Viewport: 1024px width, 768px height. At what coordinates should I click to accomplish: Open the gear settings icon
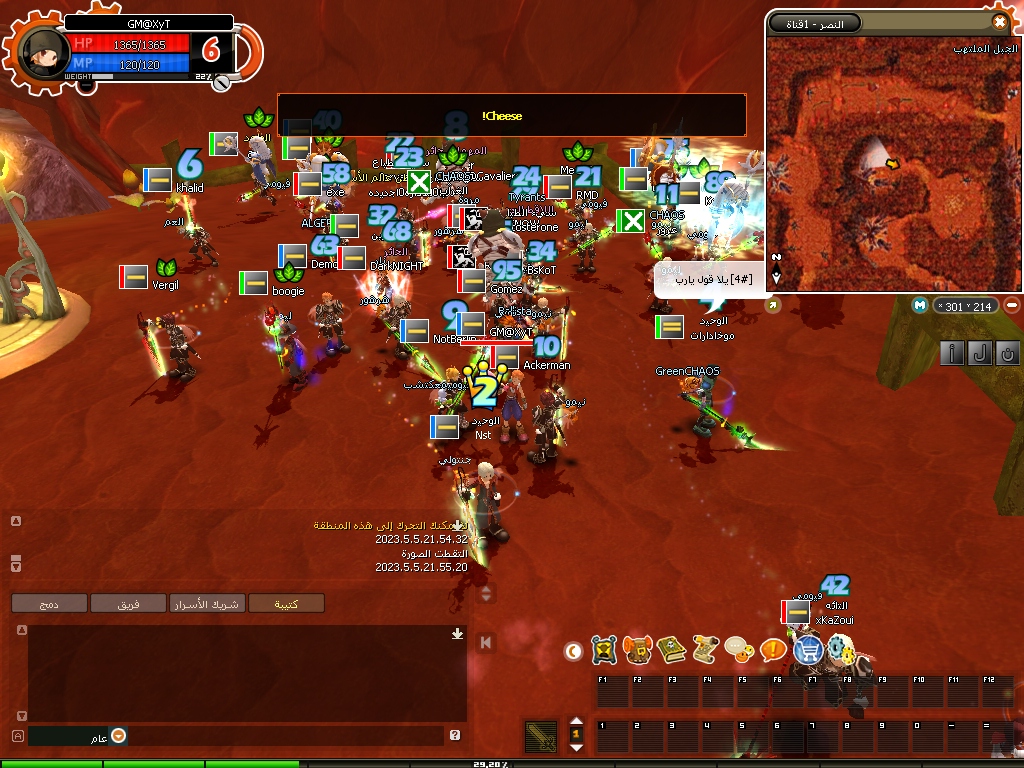(x=841, y=650)
